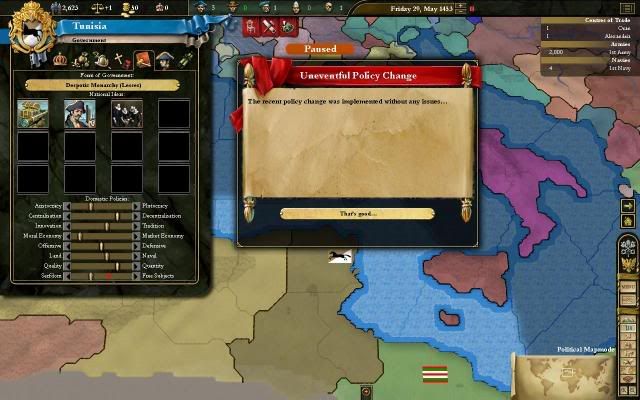This screenshot has width=640, height=400.
Task: Click the orange Paused banner
Action: (319, 48)
